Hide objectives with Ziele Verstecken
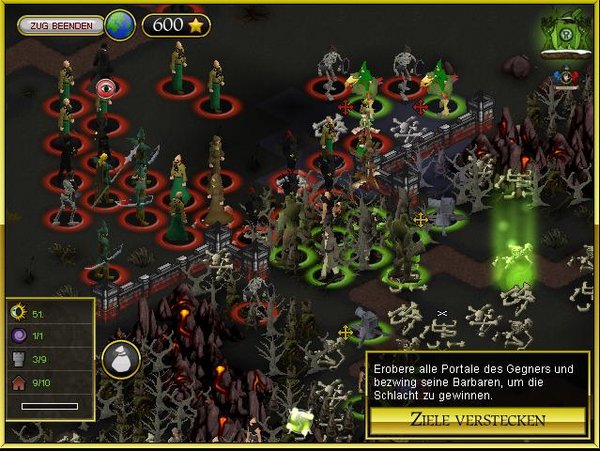 477,419
